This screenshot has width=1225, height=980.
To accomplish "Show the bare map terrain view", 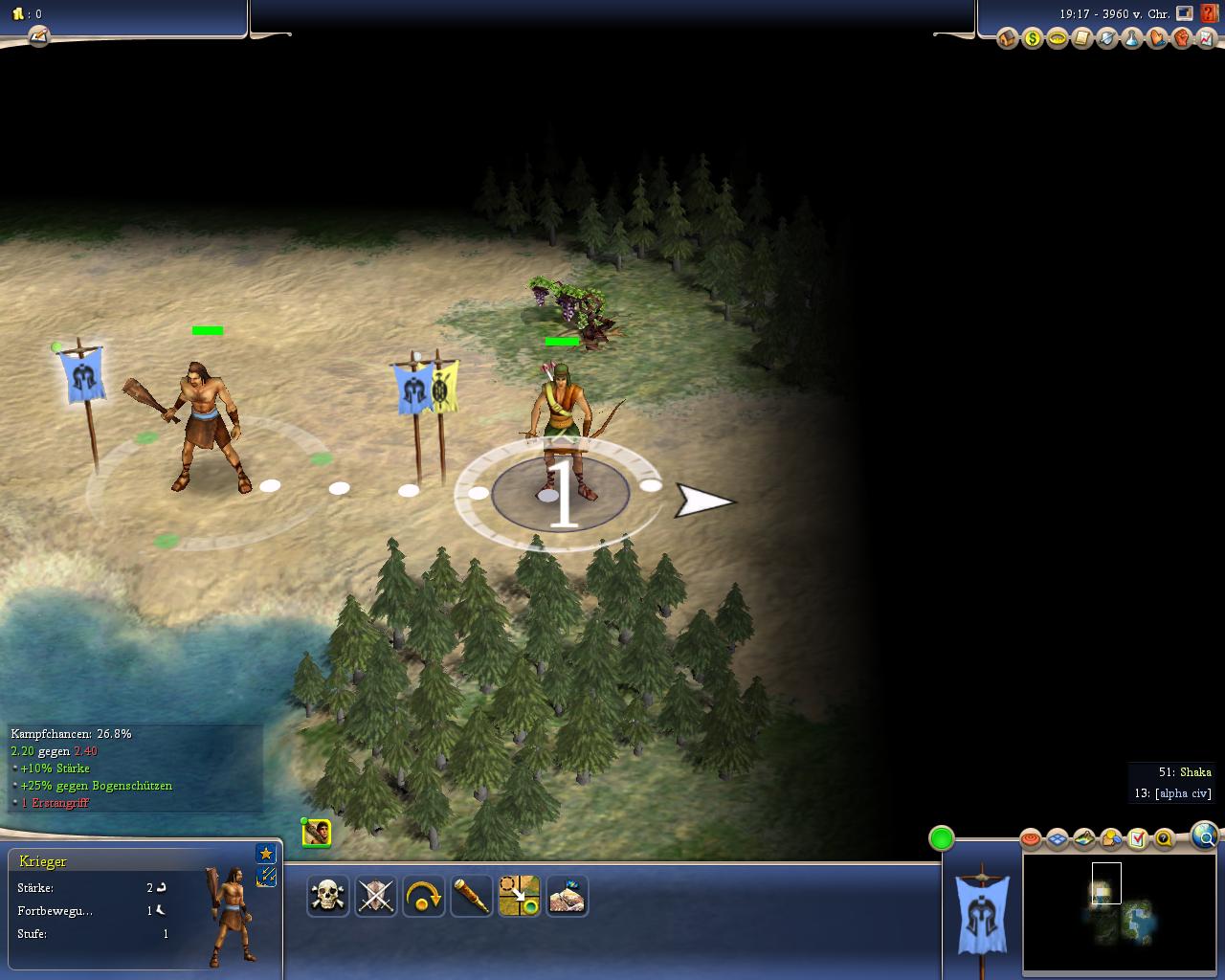I will (x=1084, y=839).
